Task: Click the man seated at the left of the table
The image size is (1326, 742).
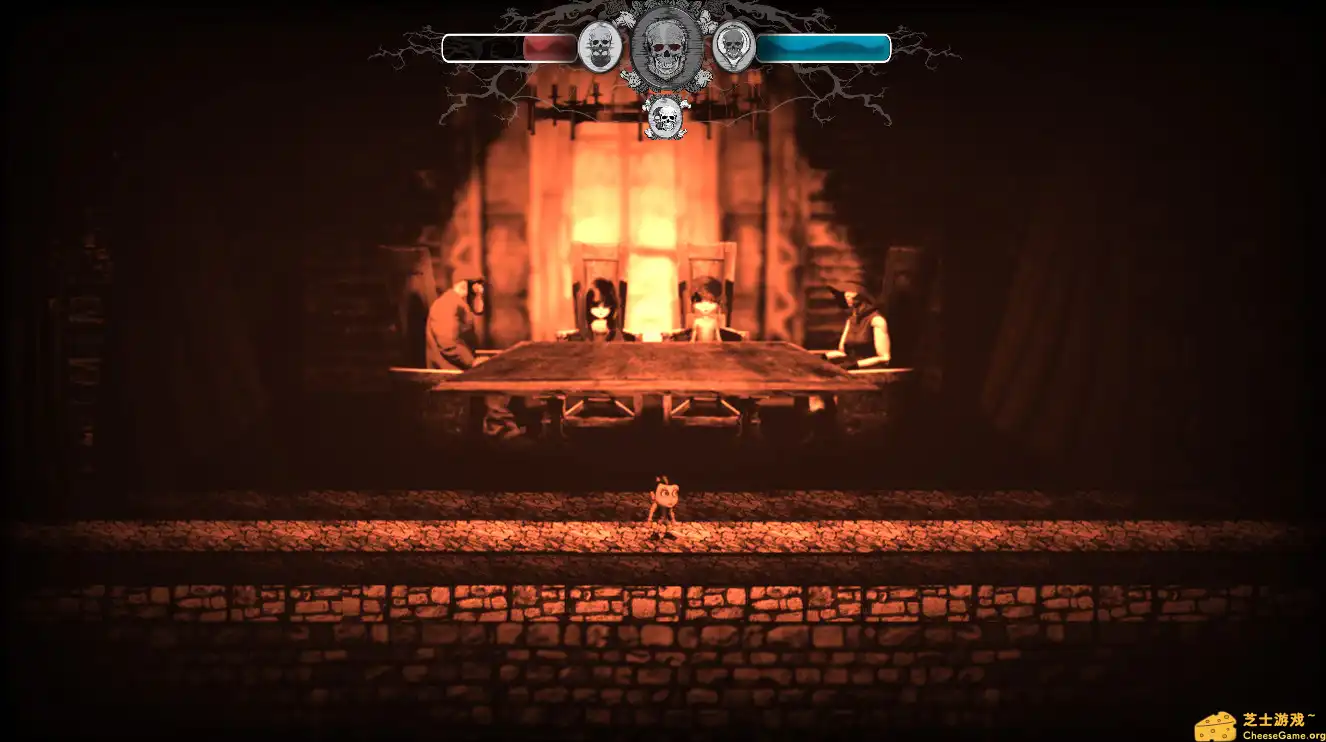Action: (450, 320)
